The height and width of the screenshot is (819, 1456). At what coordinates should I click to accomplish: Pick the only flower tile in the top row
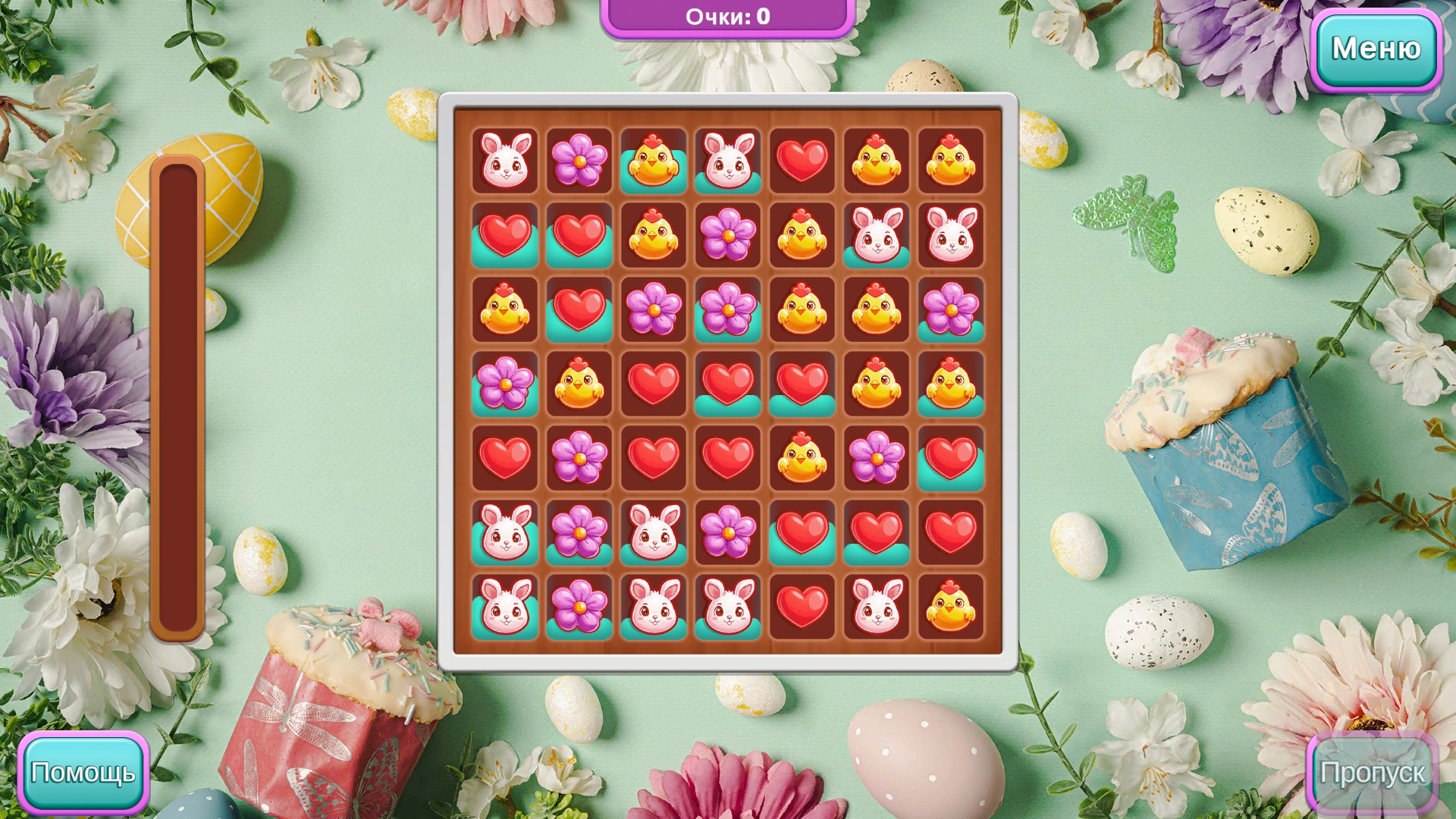(579, 161)
